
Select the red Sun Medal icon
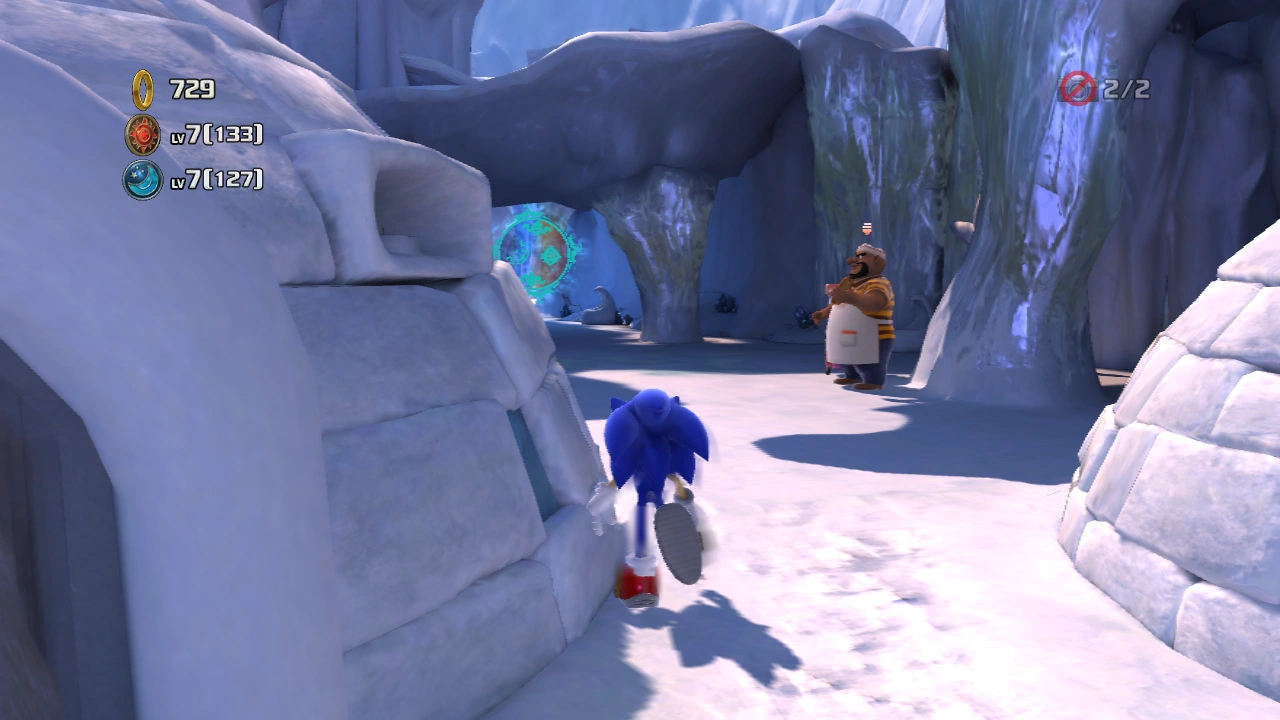click(143, 134)
